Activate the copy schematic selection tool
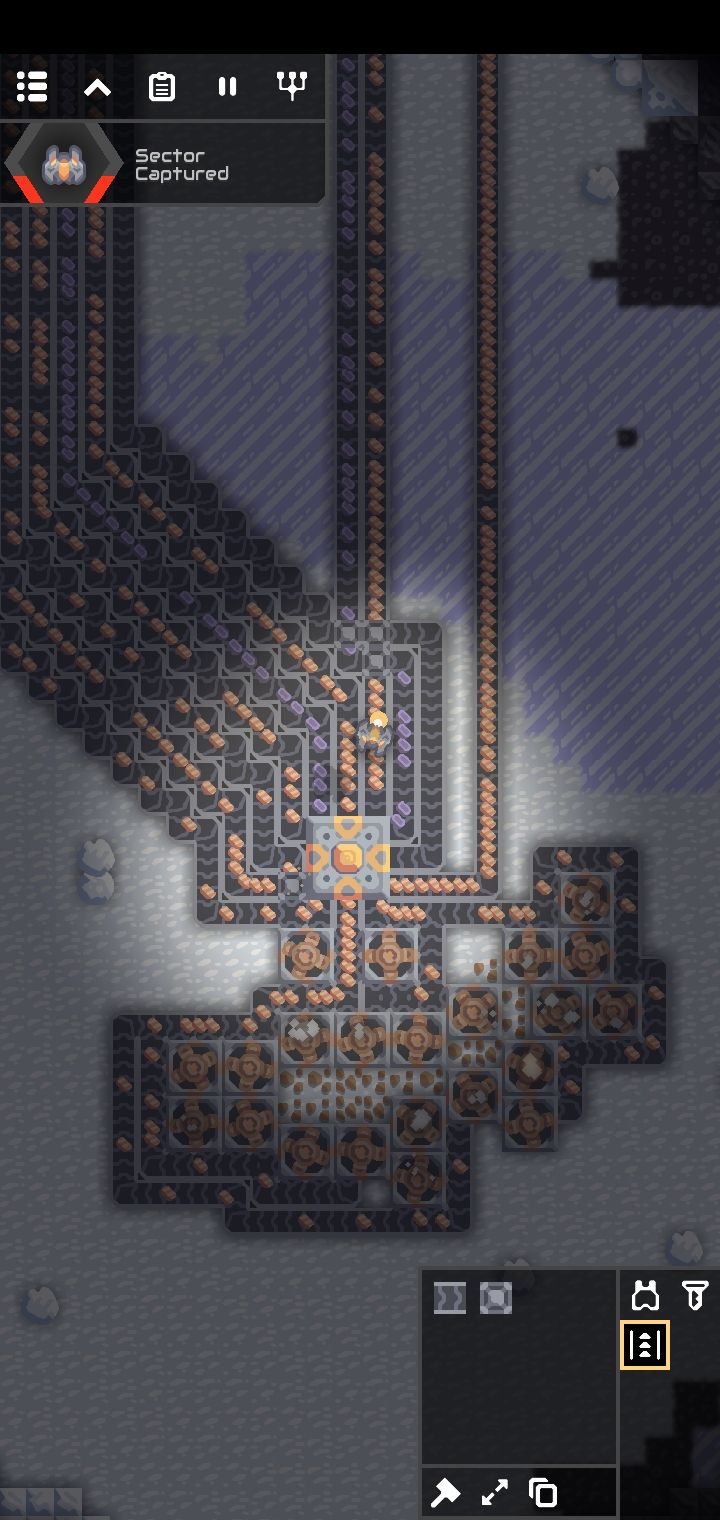This screenshot has height=1520, width=720. tap(543, 1493)
